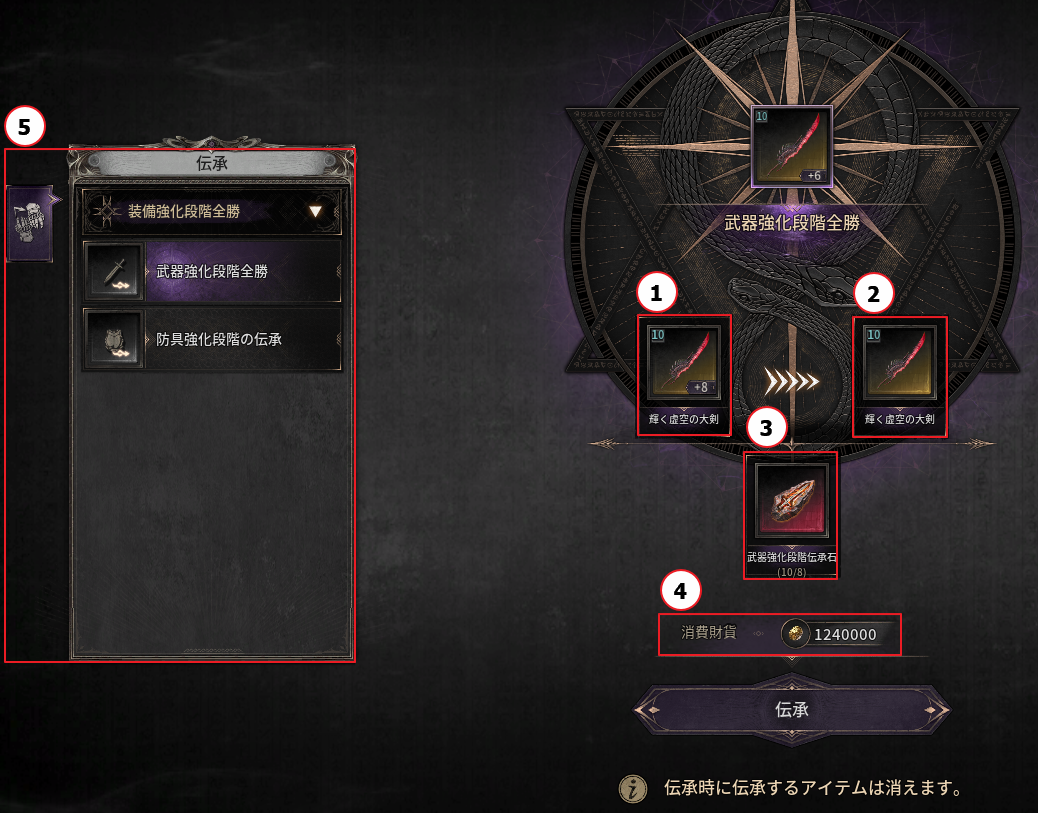Screen dimensions: 1038x813
Task: Open the 装備強化段階全勝 dropdown
Action: pos(212,212)
